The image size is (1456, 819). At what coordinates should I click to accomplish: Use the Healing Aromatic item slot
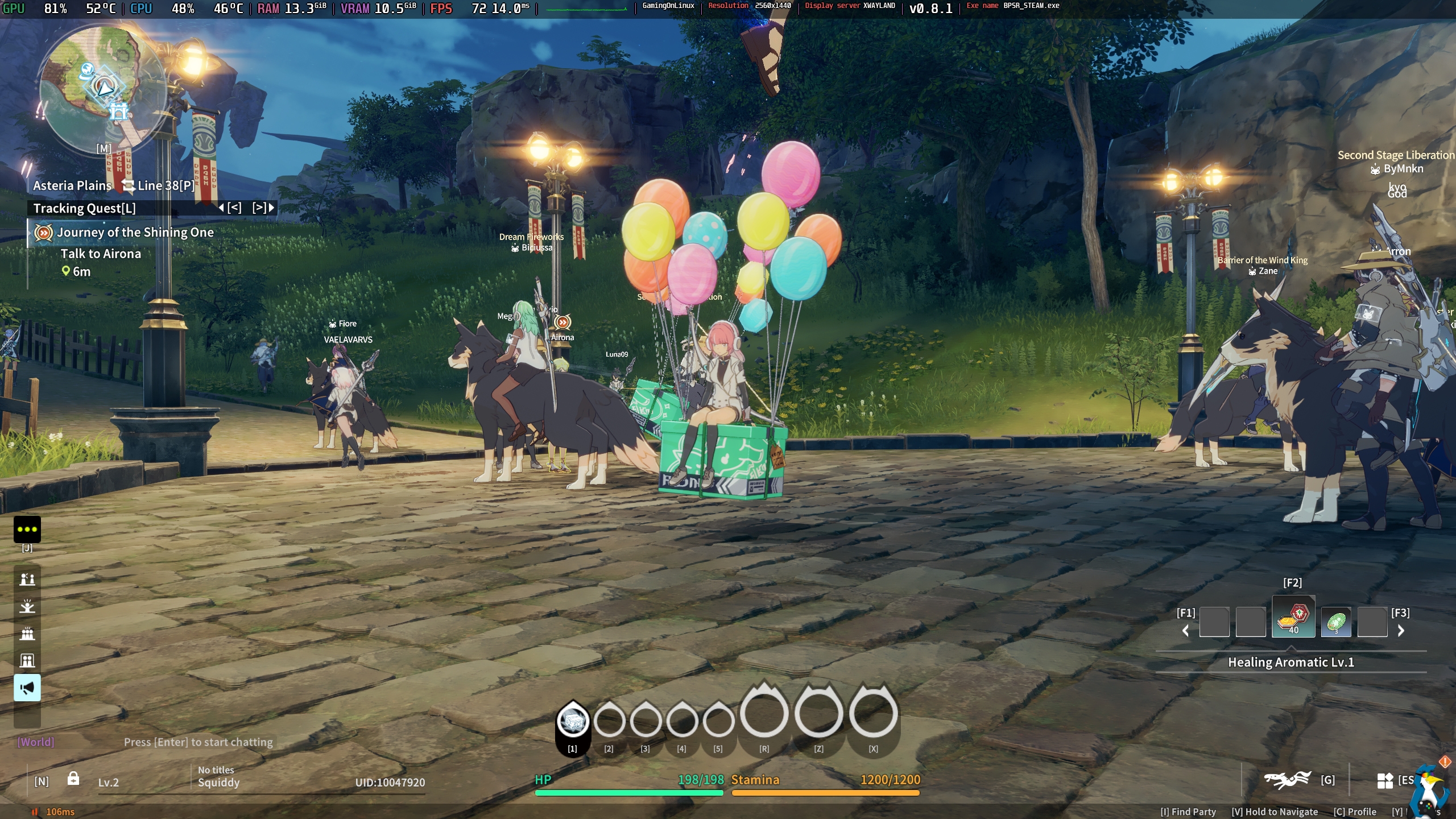(x=1293, y=618)
